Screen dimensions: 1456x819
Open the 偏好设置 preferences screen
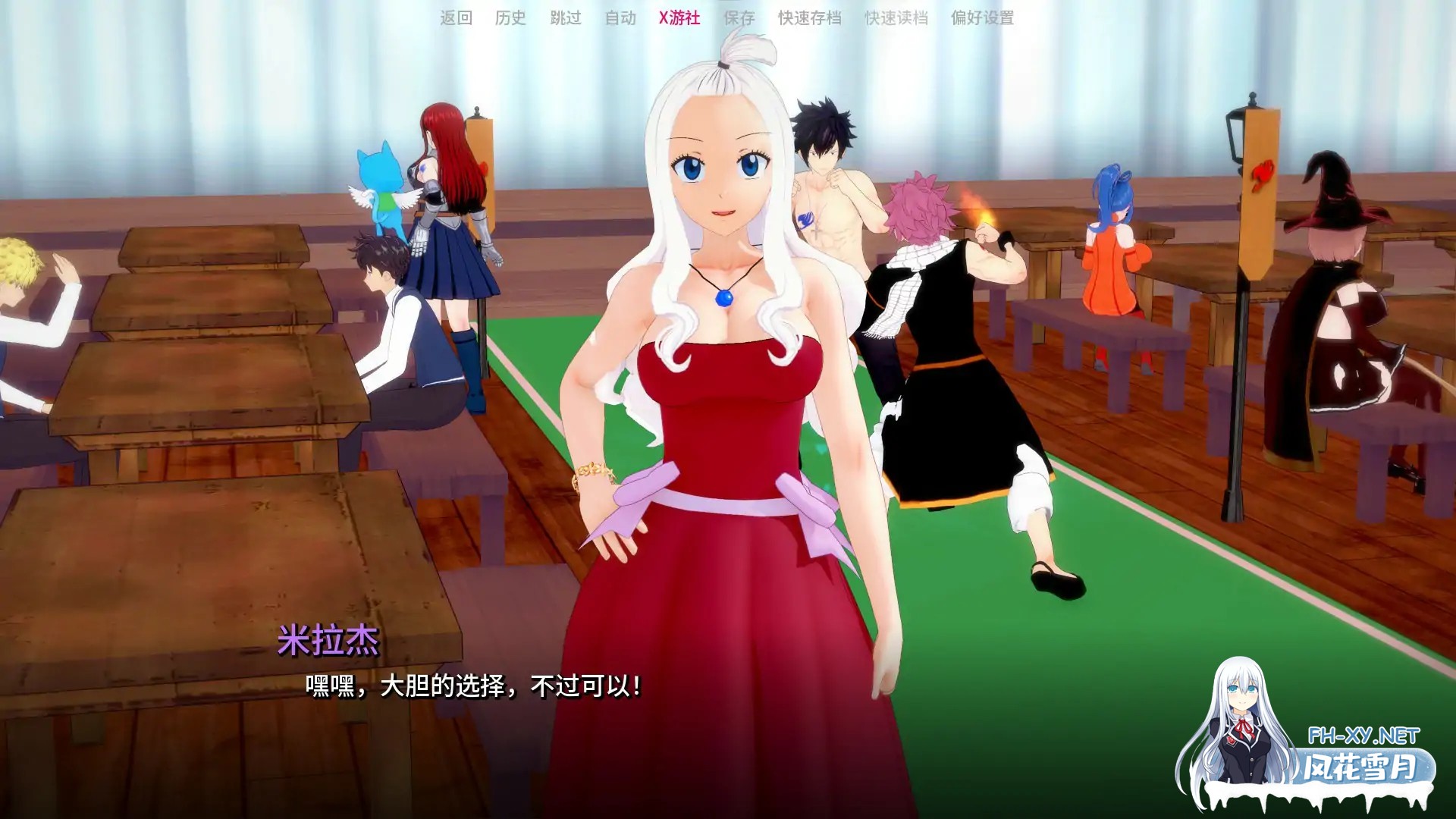(x=981, y=19)
